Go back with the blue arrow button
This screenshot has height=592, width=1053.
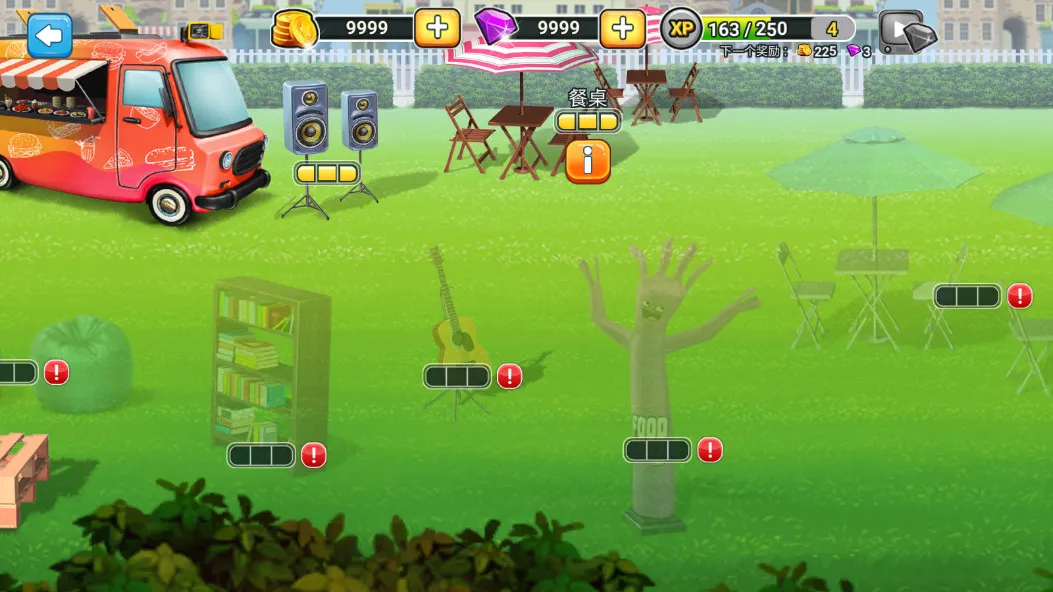49,35
